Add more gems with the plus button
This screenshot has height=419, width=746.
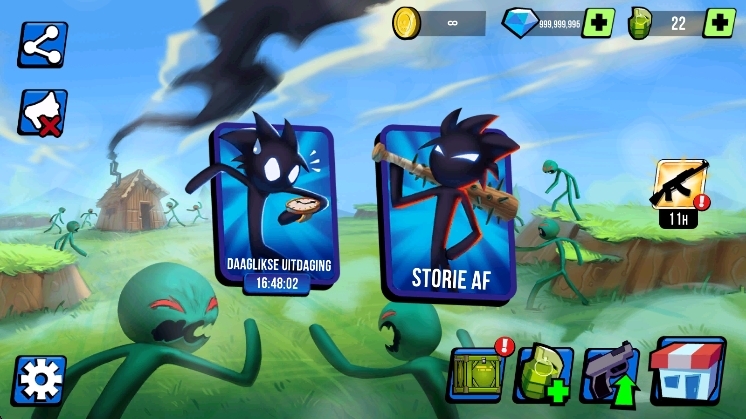pyautogui.click(x=599, y=23)
